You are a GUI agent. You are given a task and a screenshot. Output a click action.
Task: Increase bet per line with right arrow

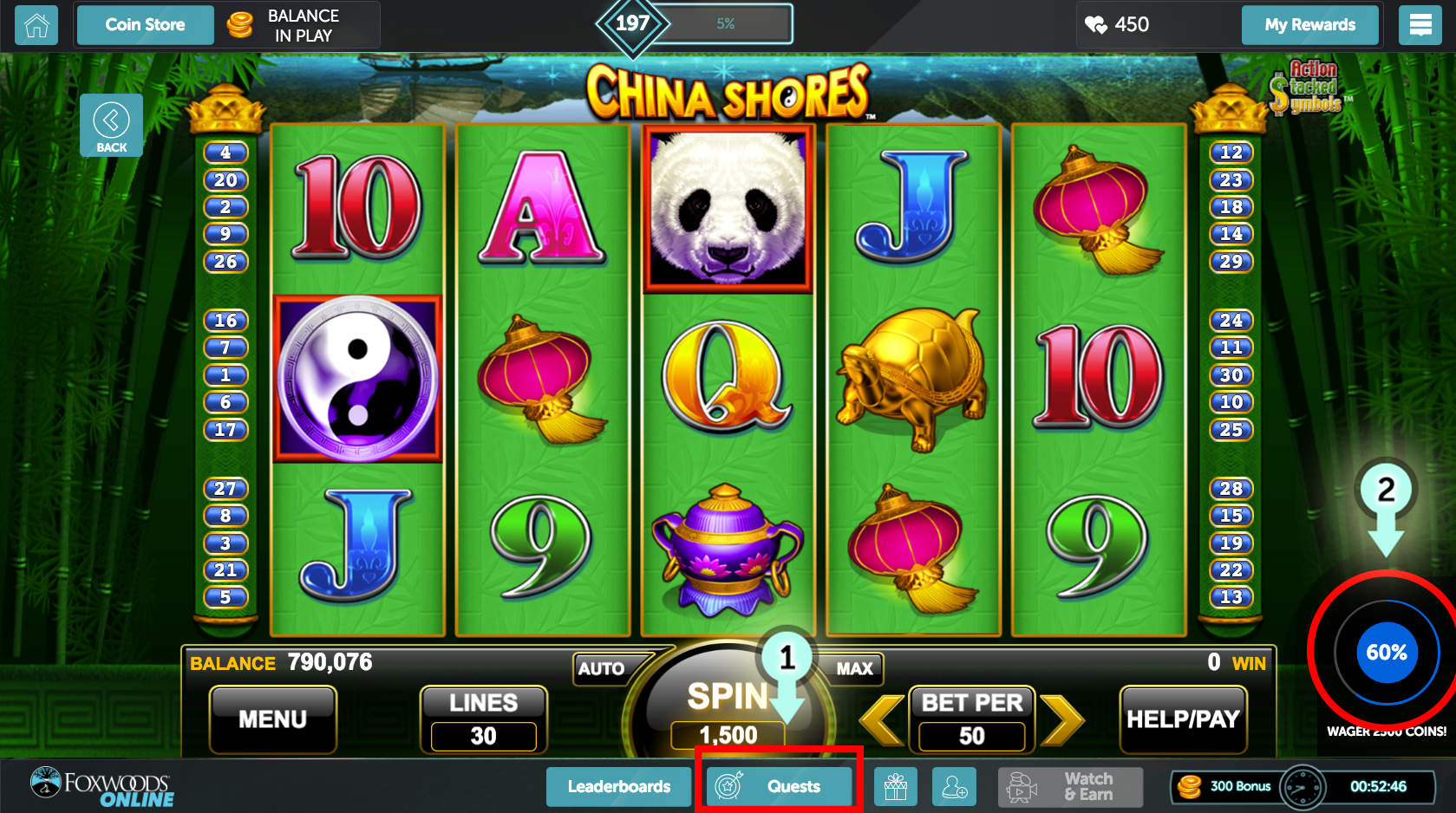1062,719
